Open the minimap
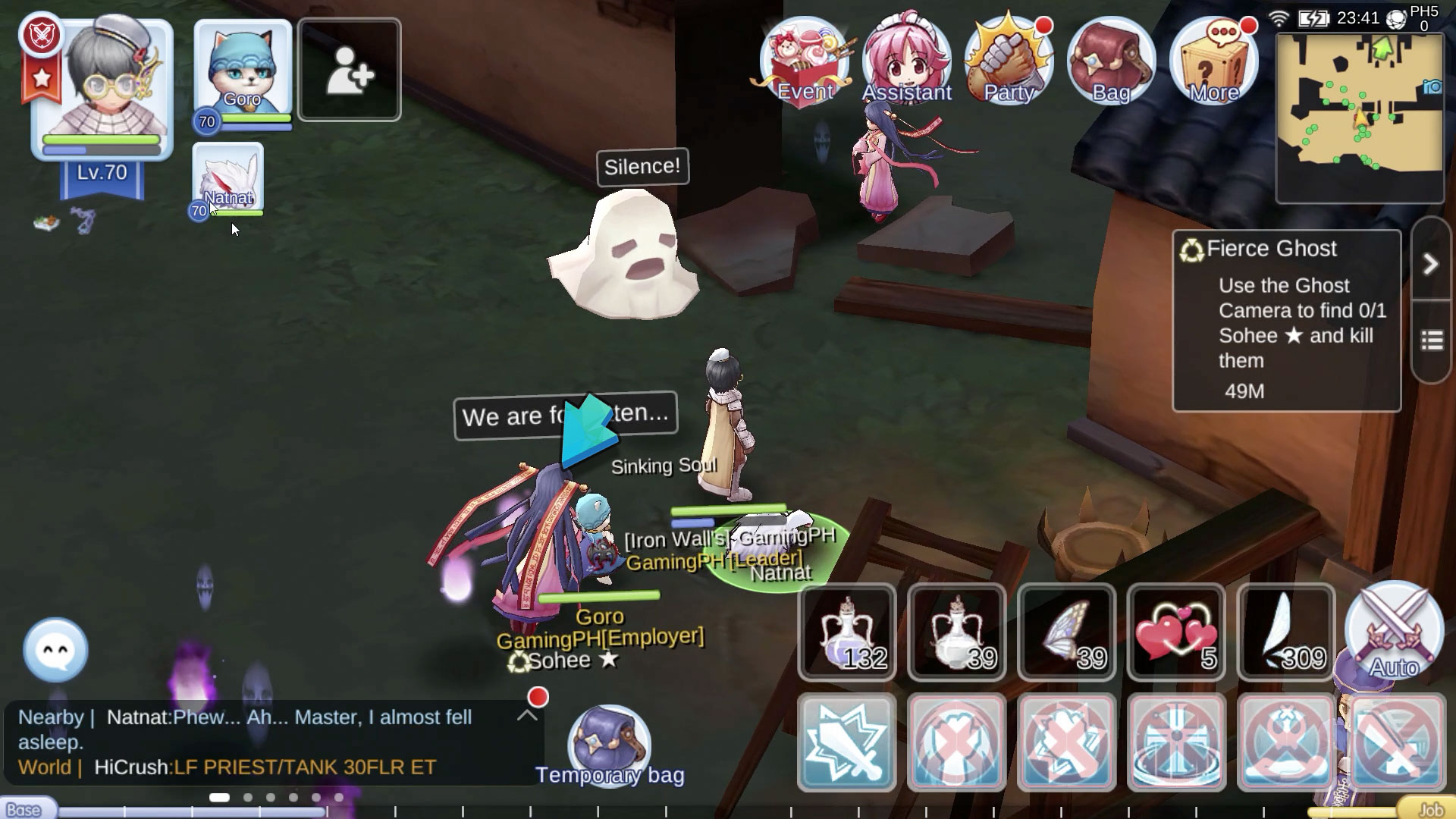The height and width of the screenshot is (819, 1456). 1360,118
